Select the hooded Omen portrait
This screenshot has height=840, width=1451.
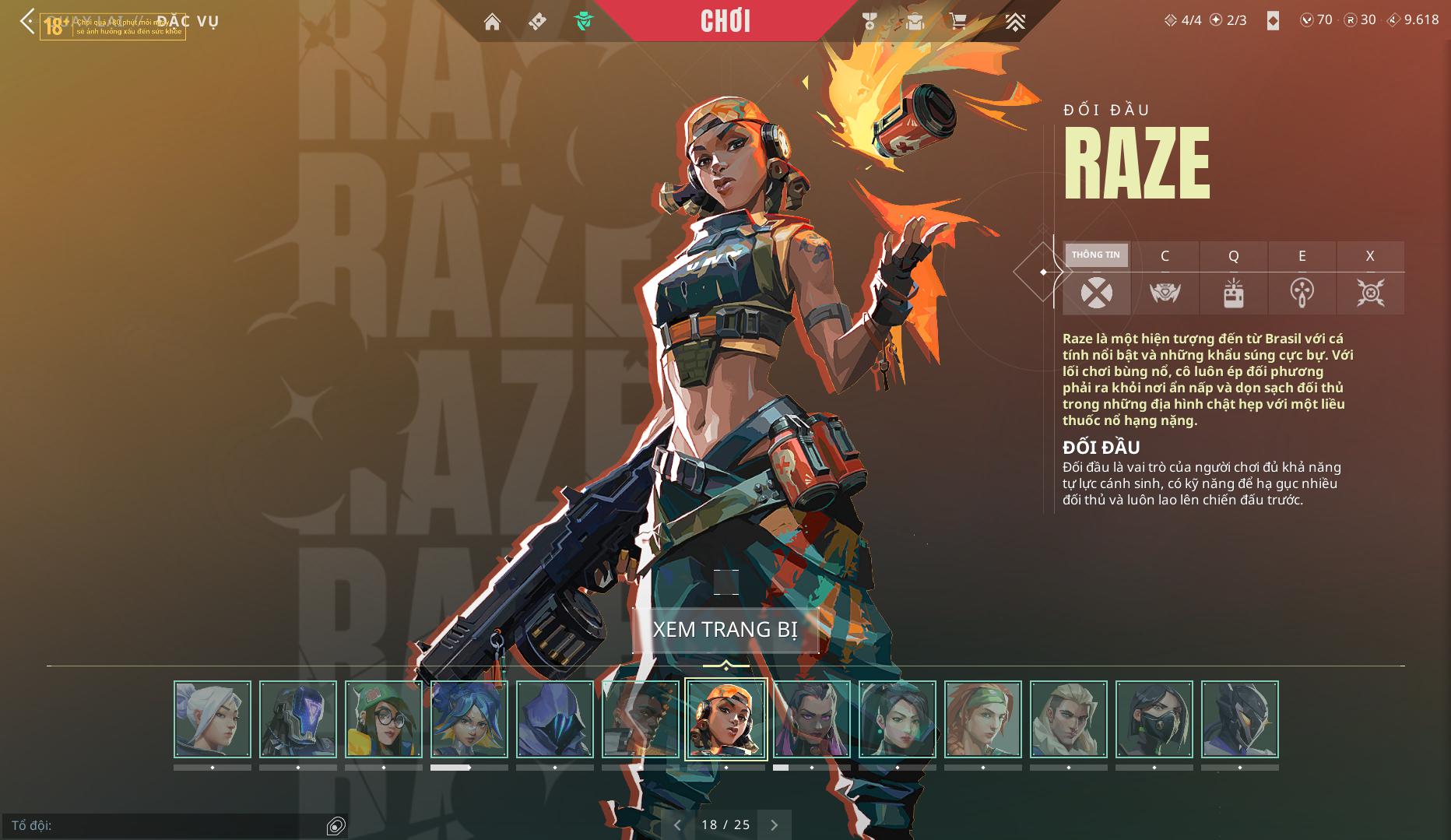(555, 719)
